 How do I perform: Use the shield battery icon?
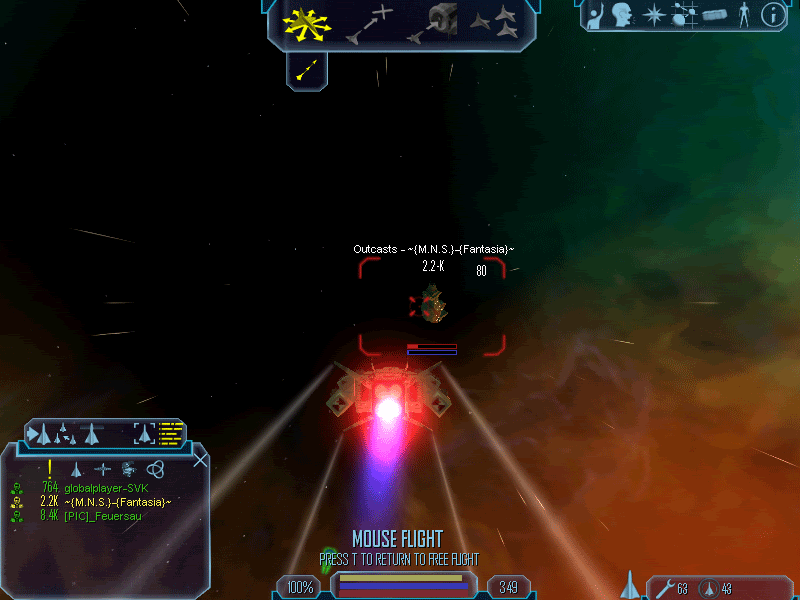pyautogui.click(x=707, y=588)
